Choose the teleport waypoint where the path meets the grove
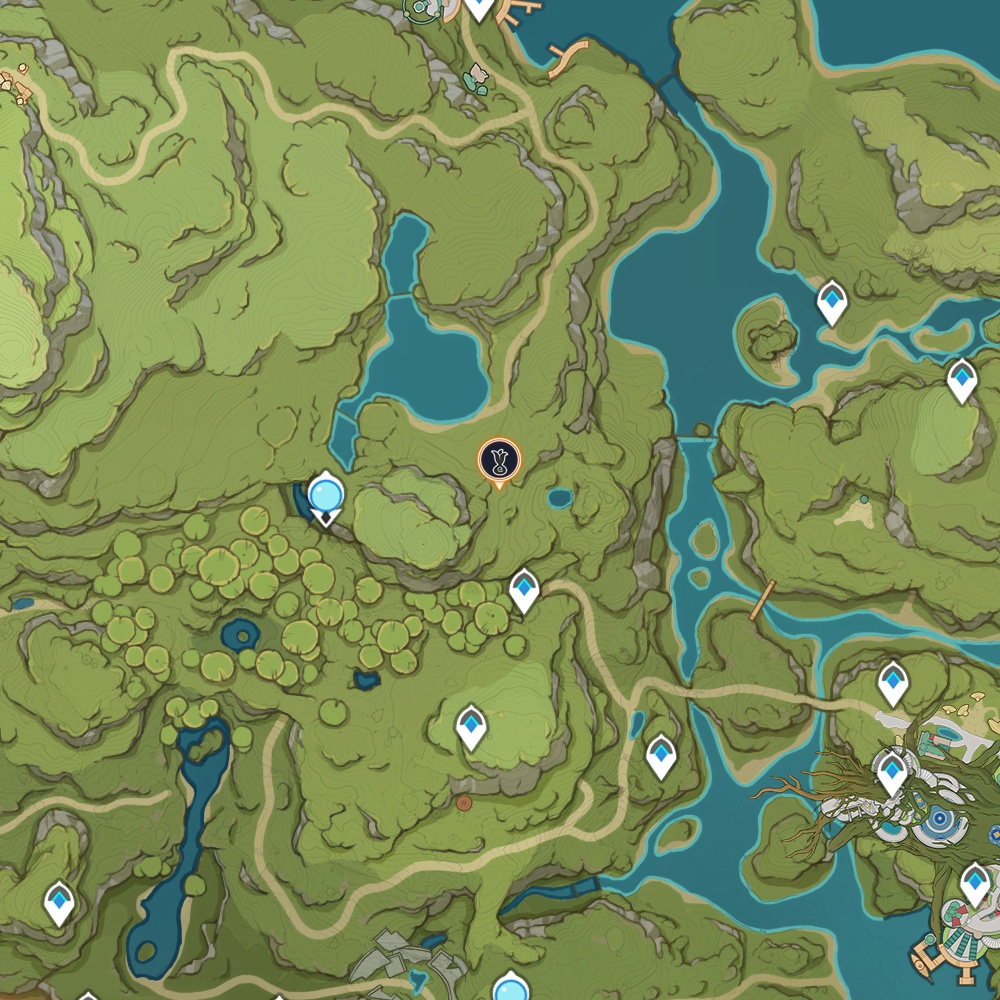Viewport: 1000px width, 1000px height. pos(524,590)
